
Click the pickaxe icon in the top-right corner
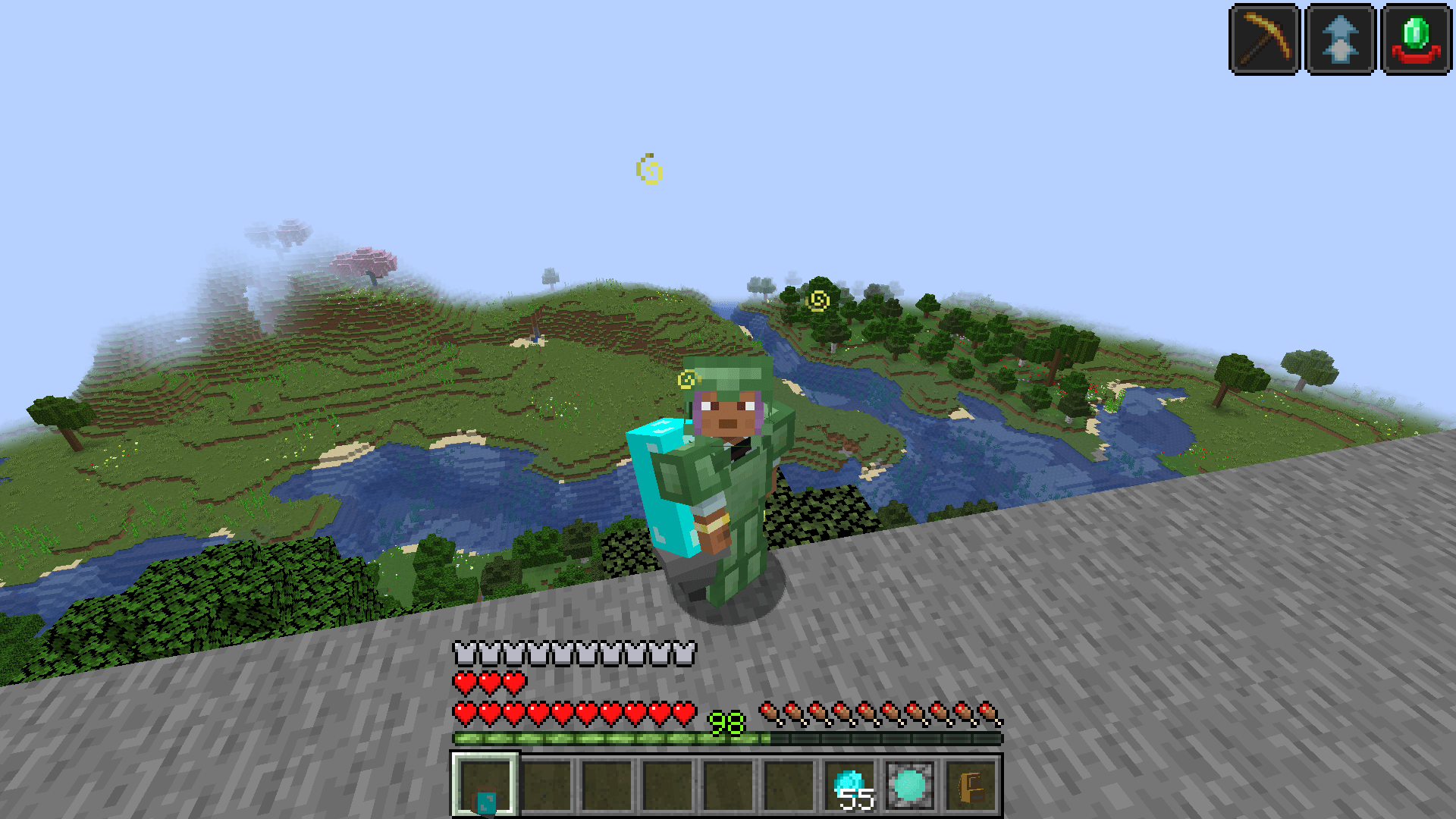pyautogui.click(x=1263, y=37)
